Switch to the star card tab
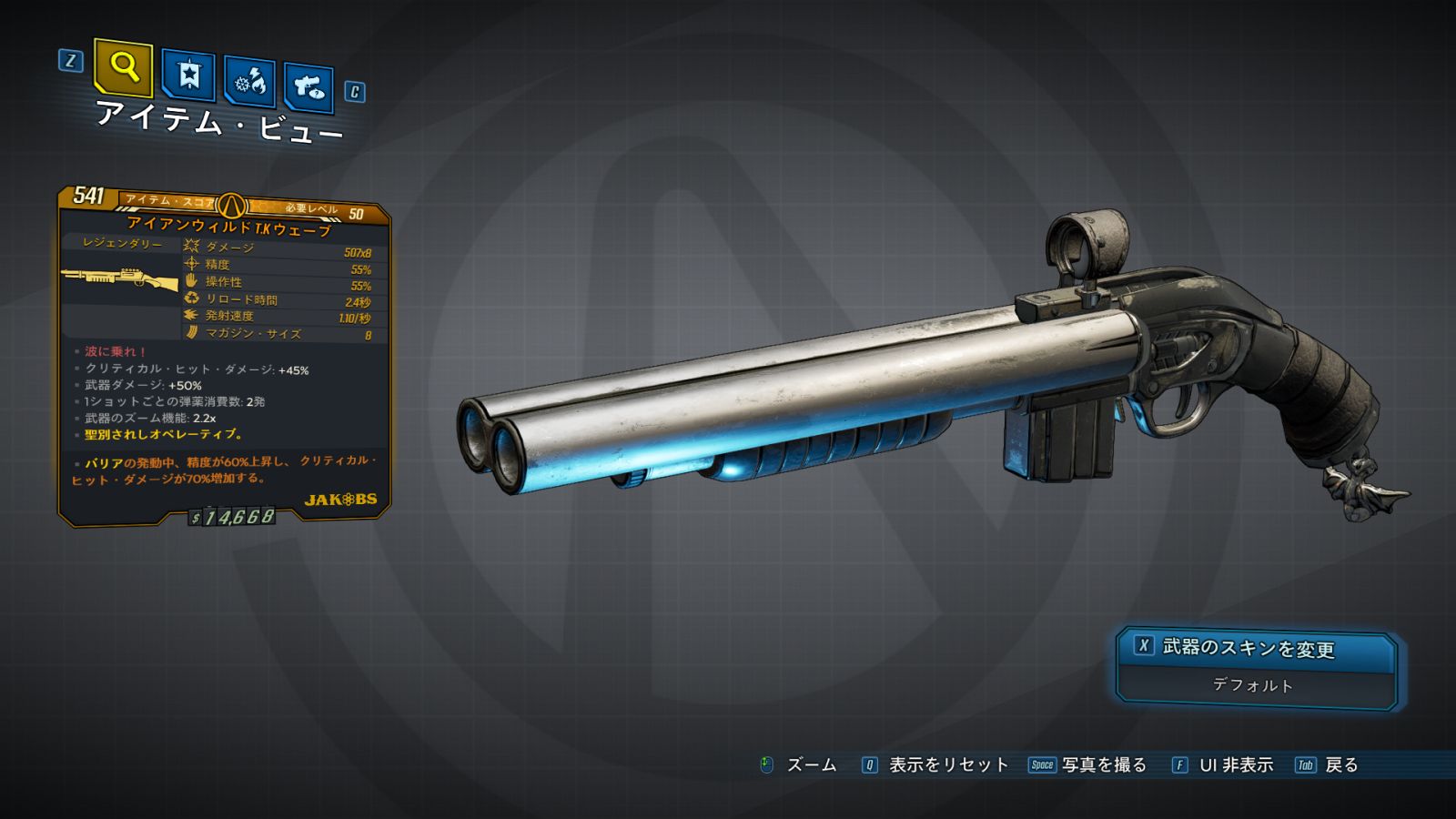Image resolution: width=1456 pixels, height=819 pixels. pyautogui.click(x=188, y=75)
